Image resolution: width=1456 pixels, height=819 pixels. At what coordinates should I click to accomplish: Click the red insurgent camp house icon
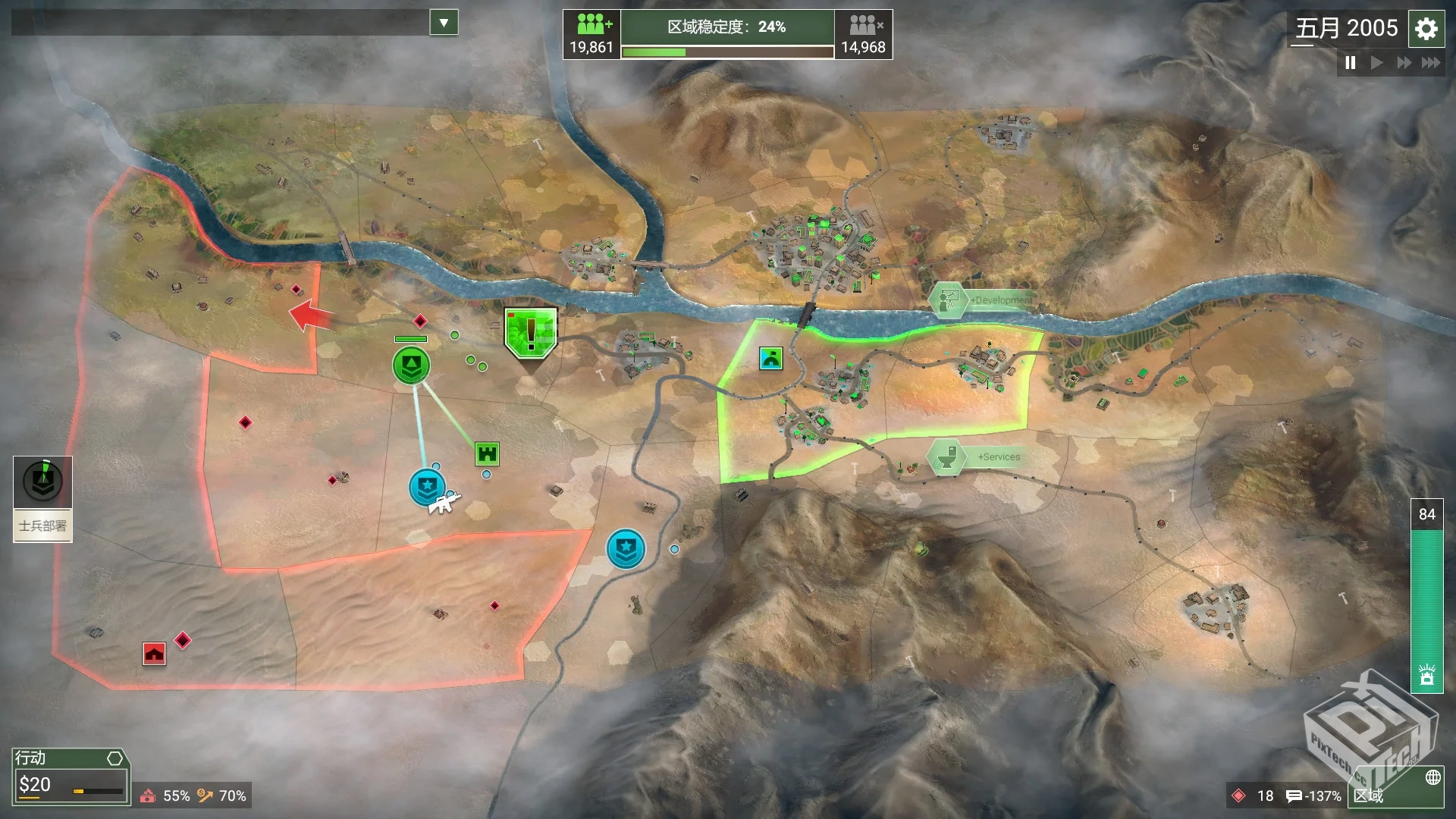154,653
